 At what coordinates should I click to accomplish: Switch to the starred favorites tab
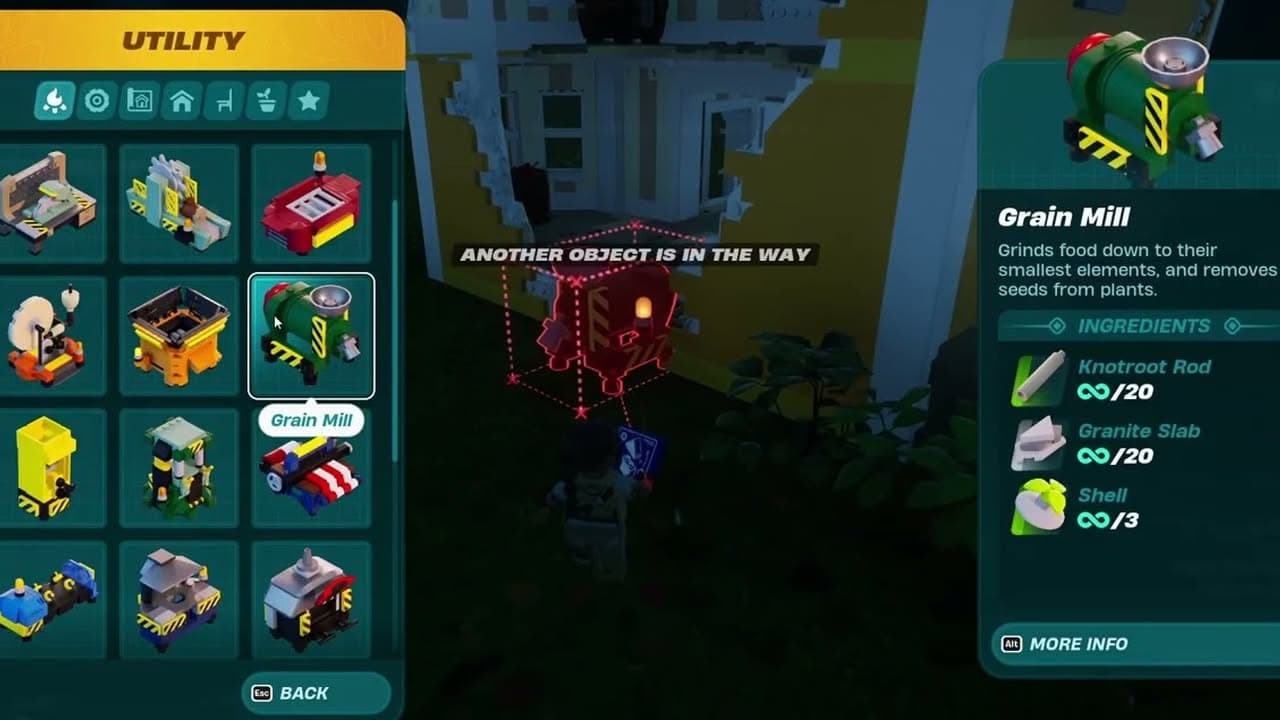(310, 101)
